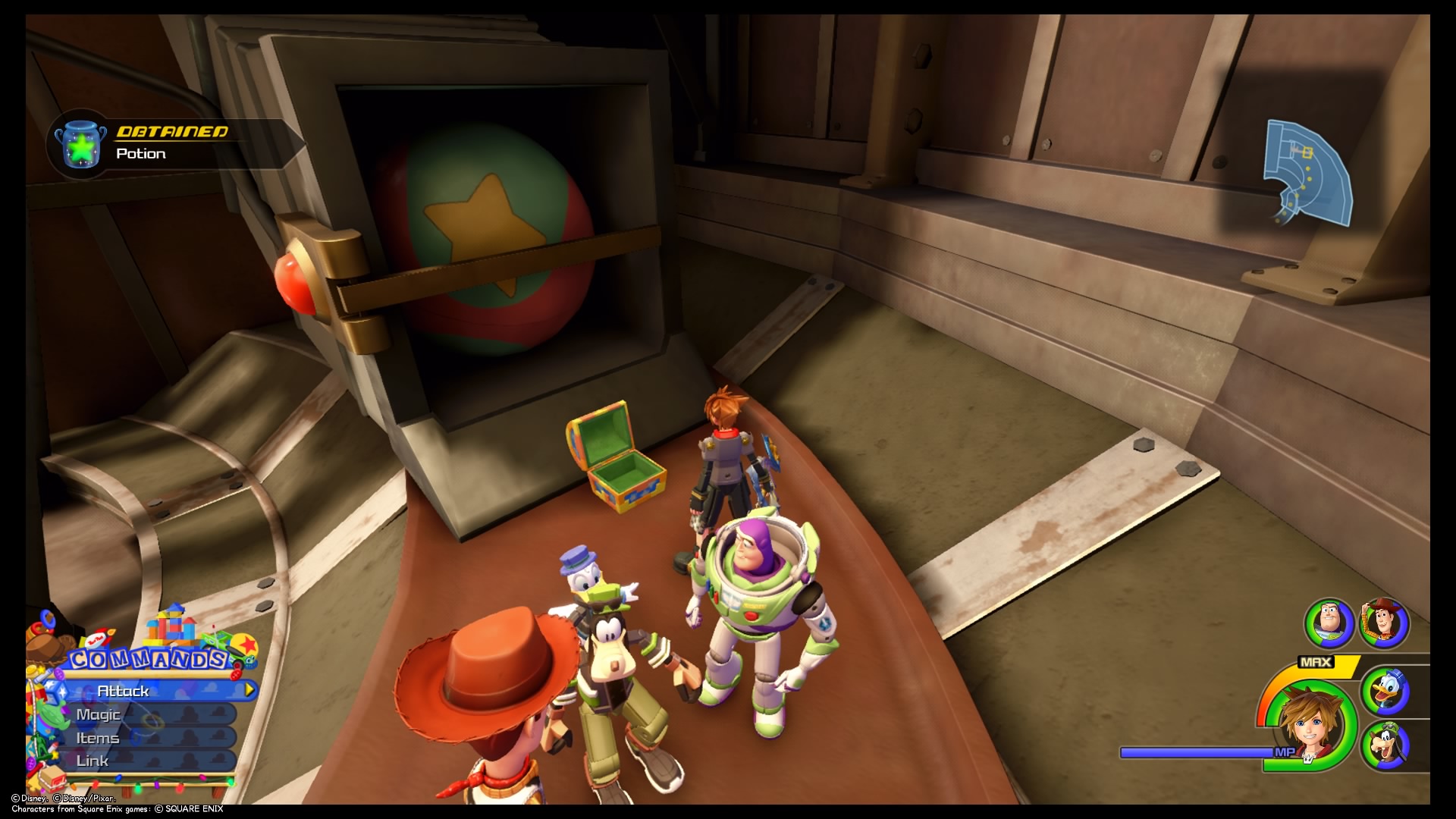Open the Items command submenu
The image size is (1456, 819).
(97, 739)
